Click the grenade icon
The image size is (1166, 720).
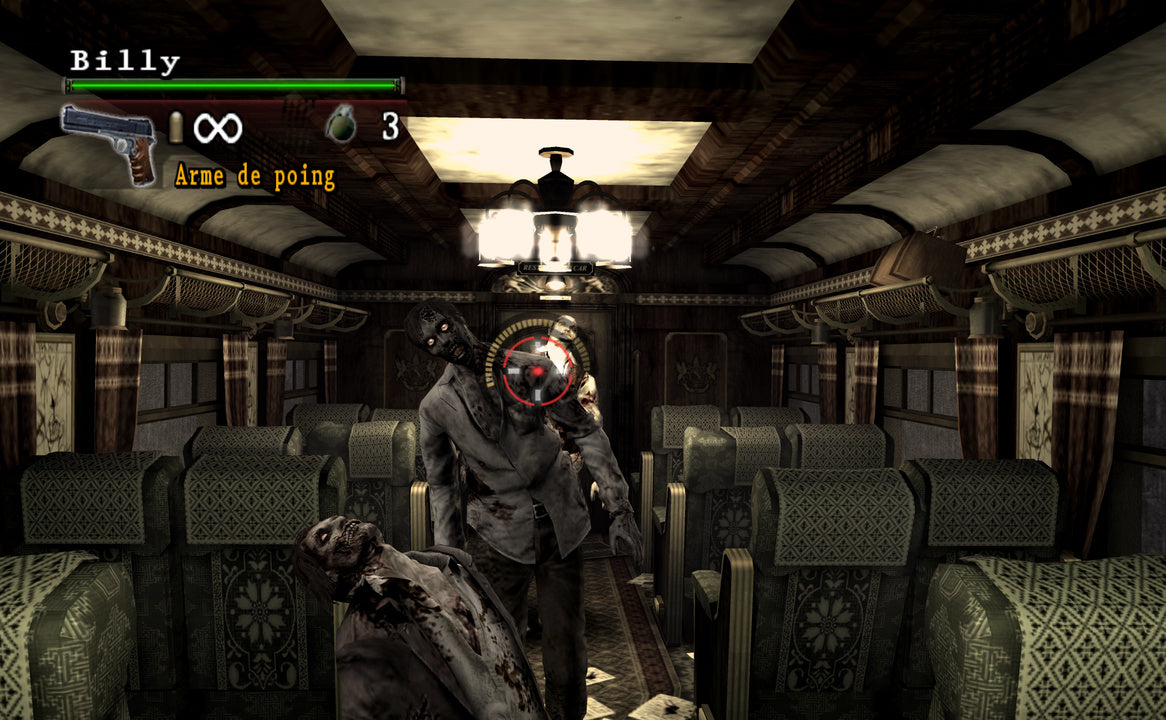click(342, 126)
